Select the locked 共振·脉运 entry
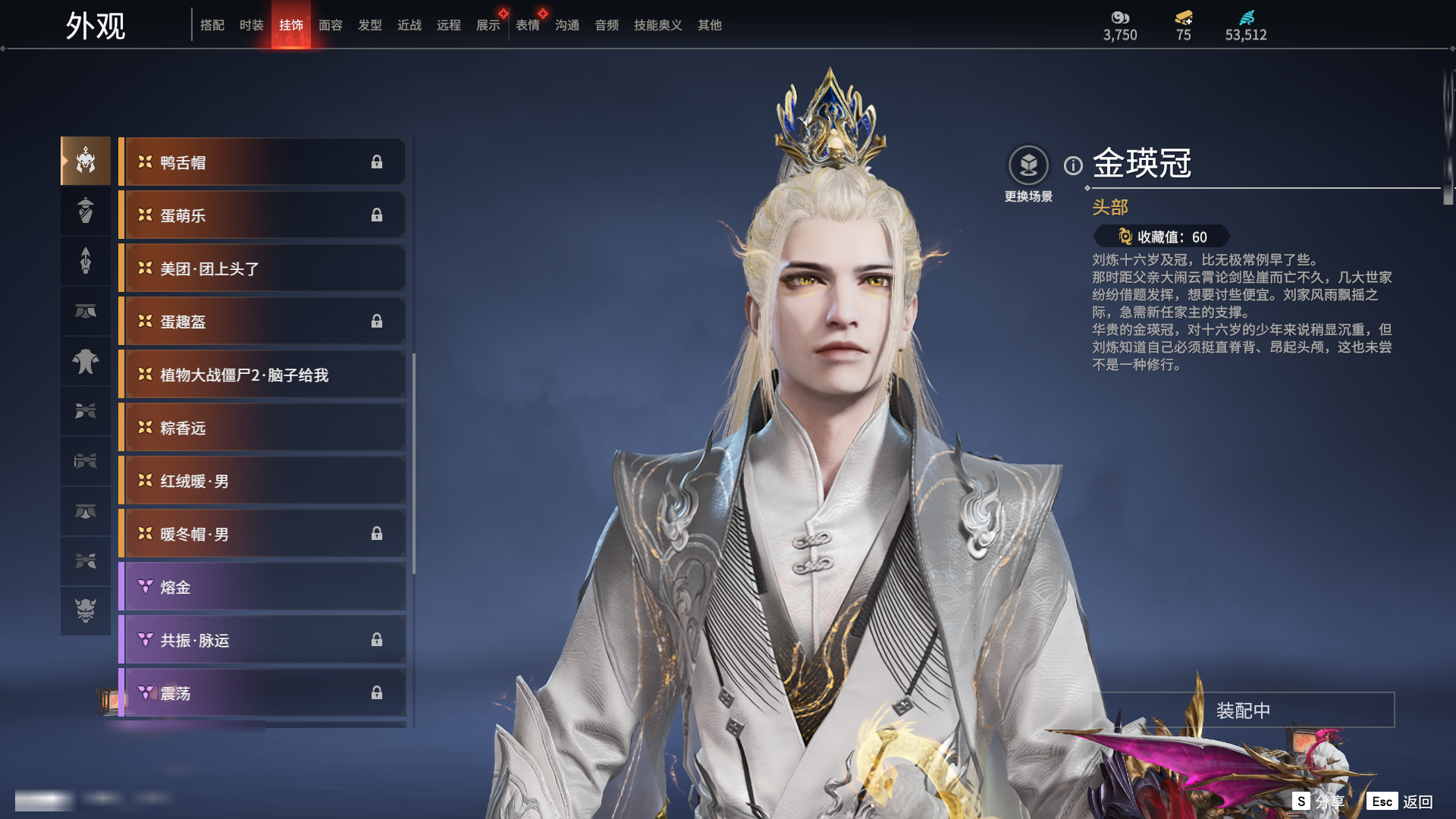 click(262, 640)
